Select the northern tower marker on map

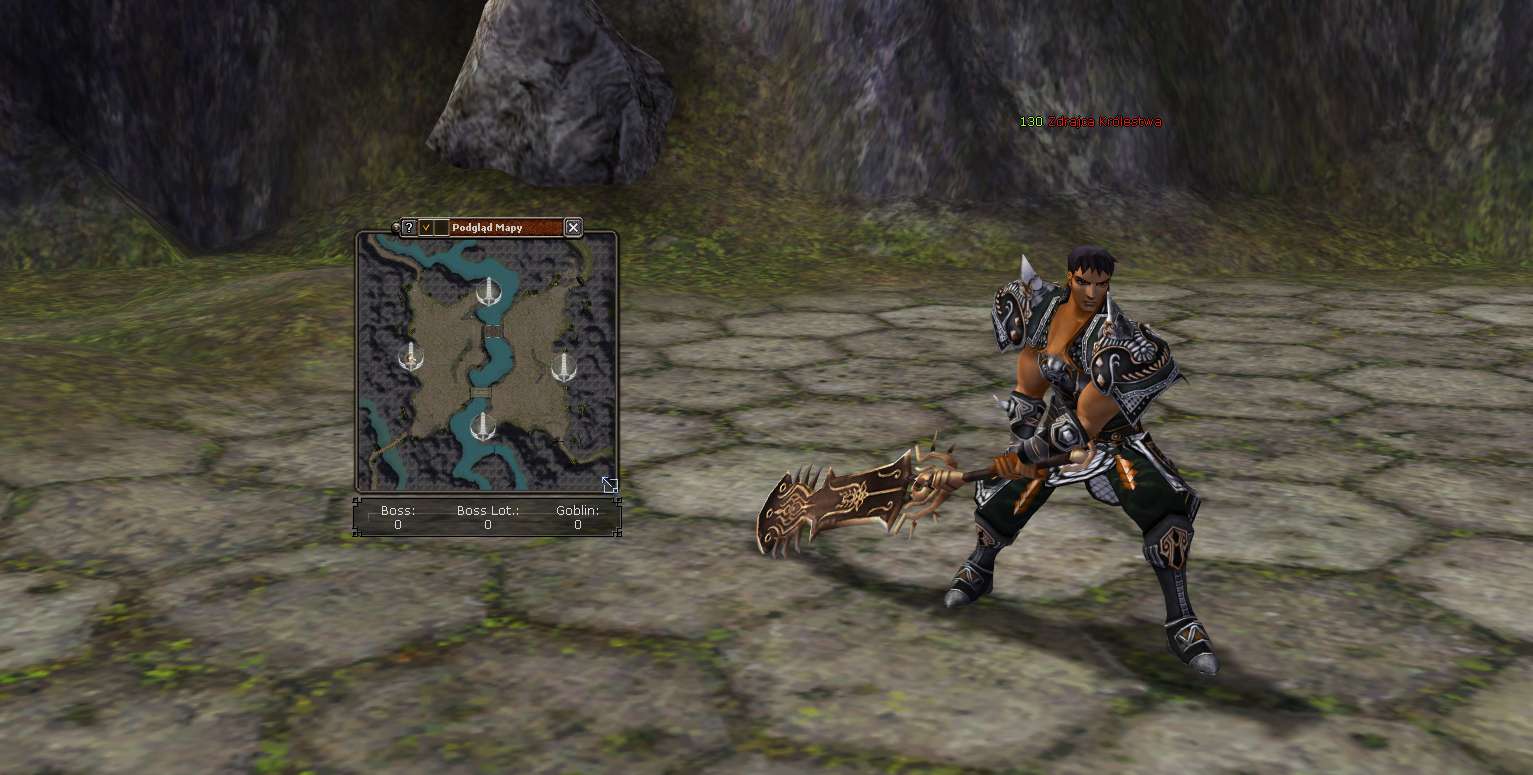coord(488,291)
